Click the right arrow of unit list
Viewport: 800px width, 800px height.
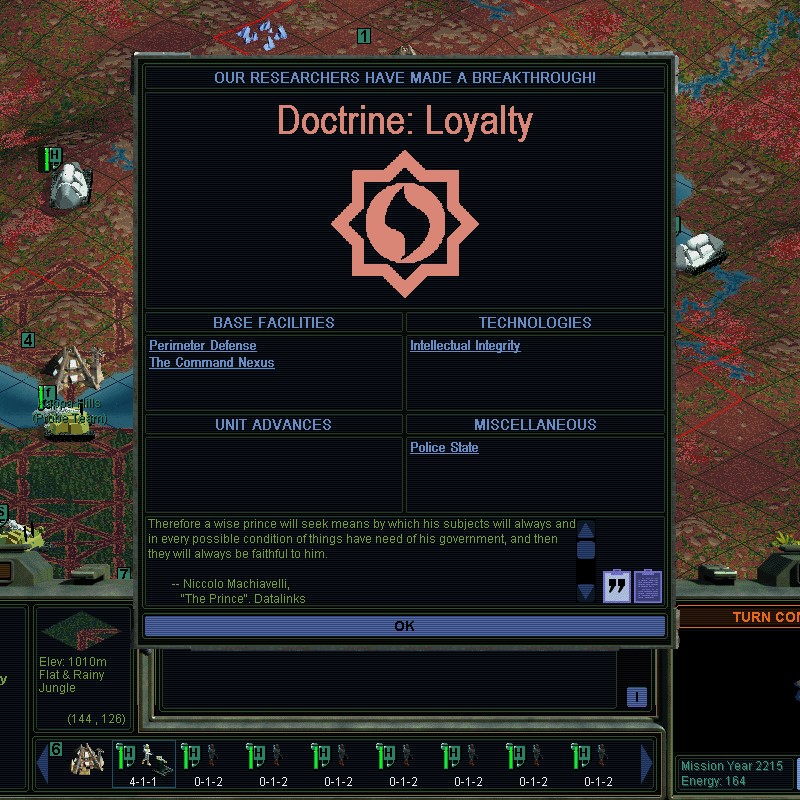coord(647,764)
